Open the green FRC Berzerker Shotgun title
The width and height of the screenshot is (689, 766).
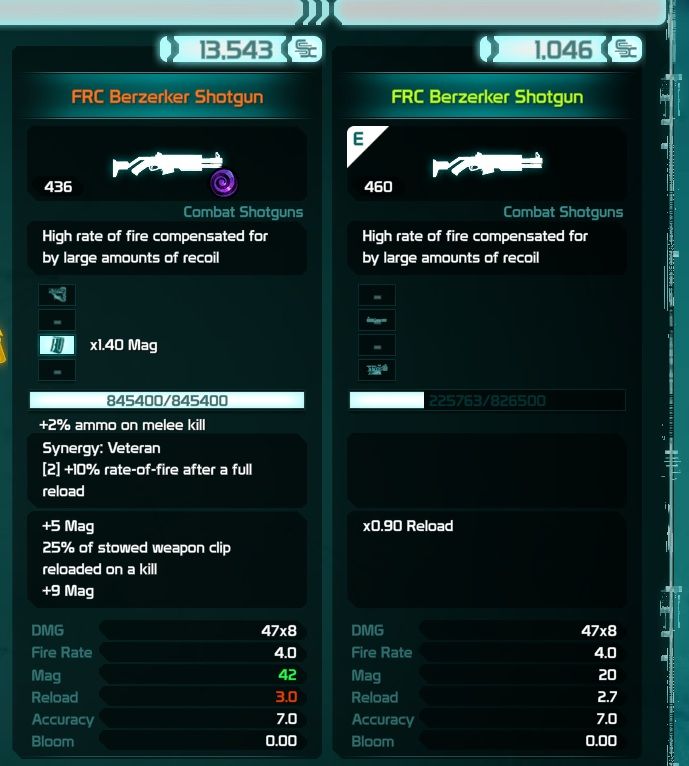[x=487, y=98]
